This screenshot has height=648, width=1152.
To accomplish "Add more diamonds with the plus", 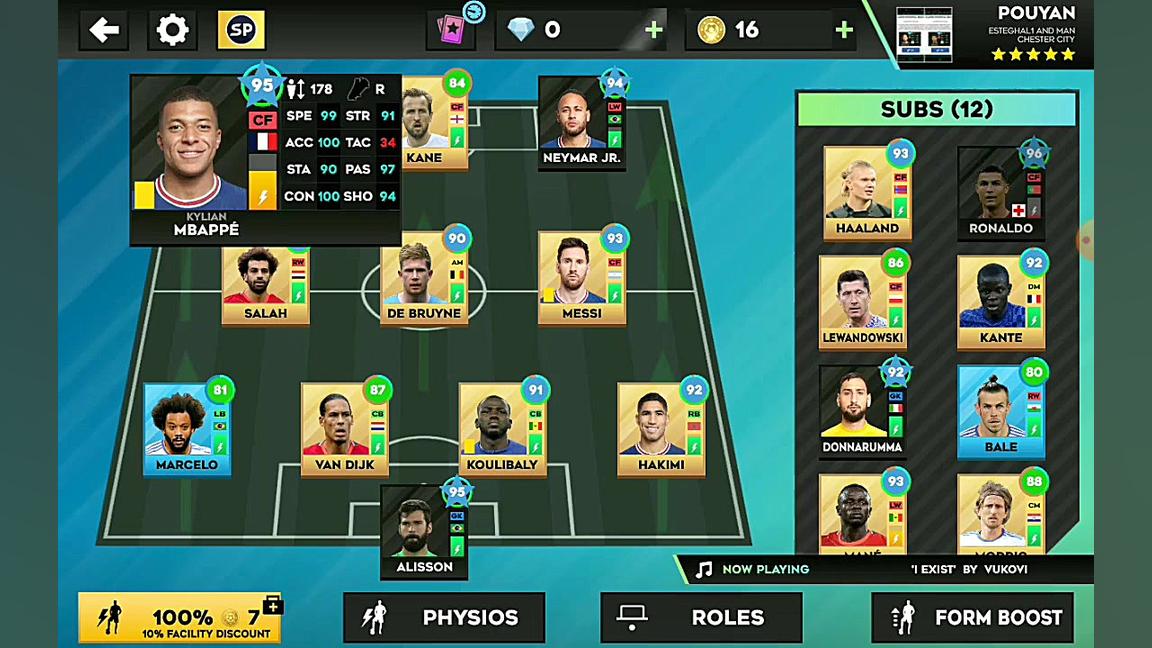I will point(654,30).
